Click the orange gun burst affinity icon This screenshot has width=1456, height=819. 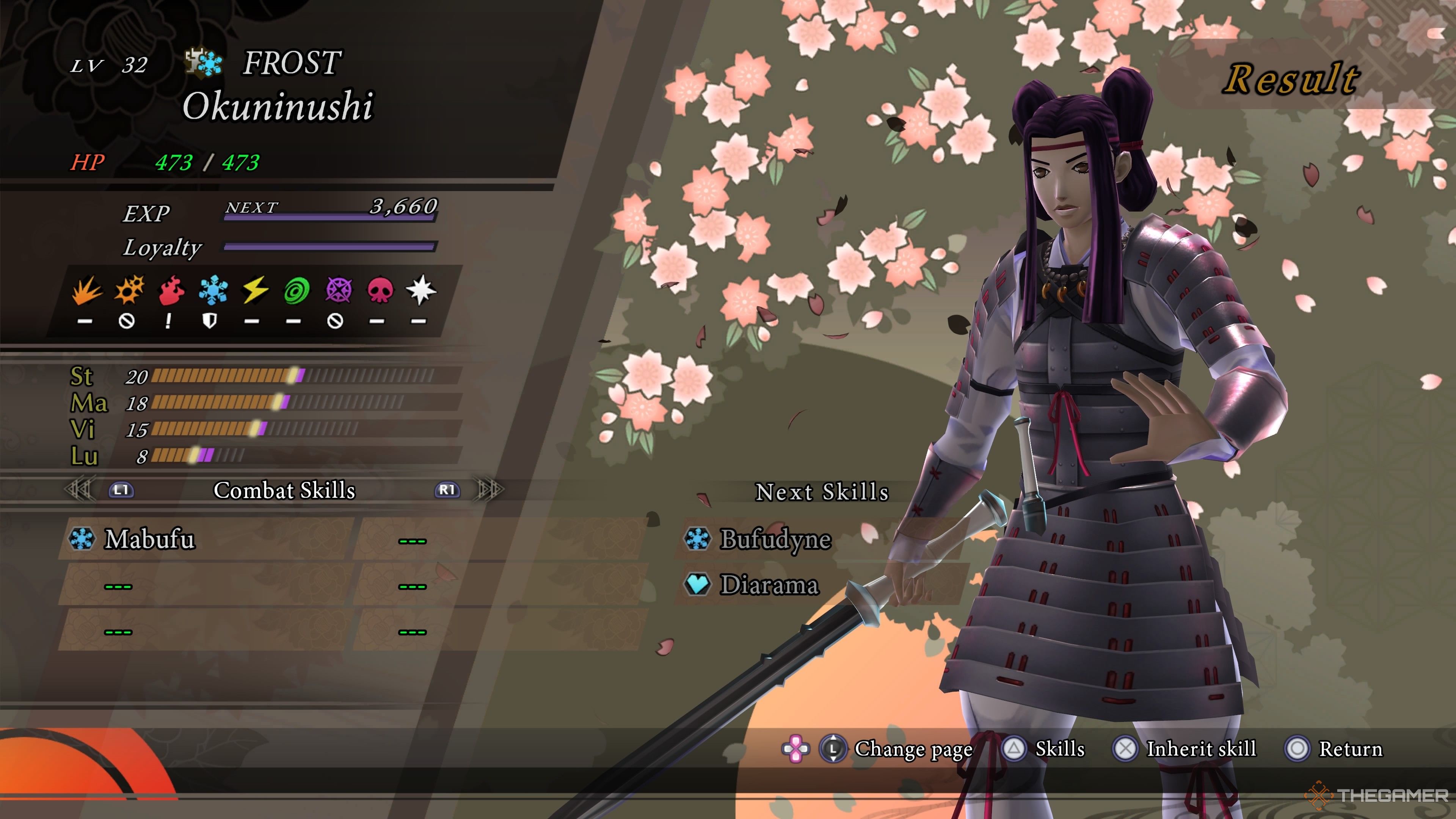click(x=129, y=290)
